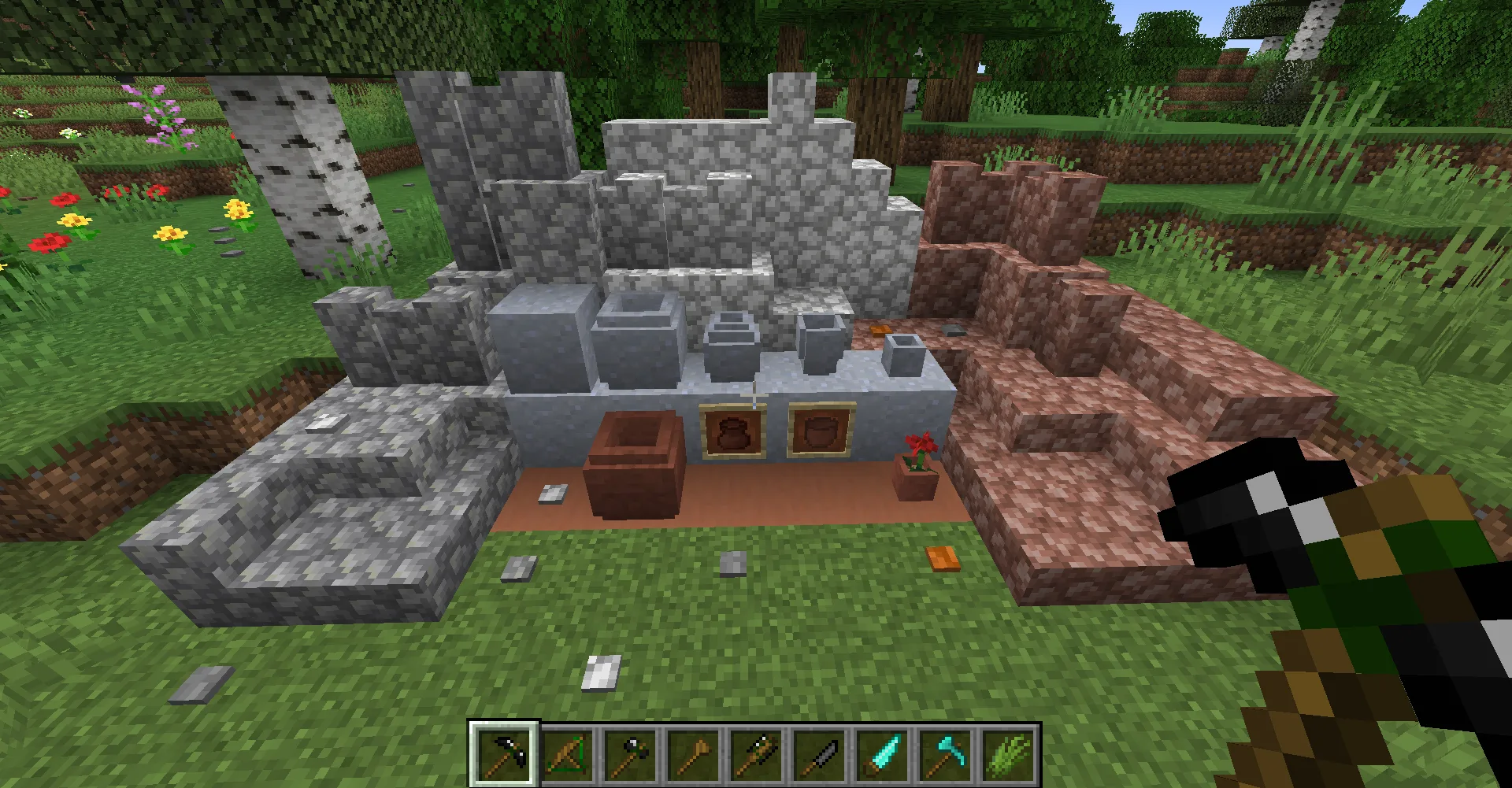Select the plain wooden shovel slot
Screen dimensions: 1512x788
(695, 754)
